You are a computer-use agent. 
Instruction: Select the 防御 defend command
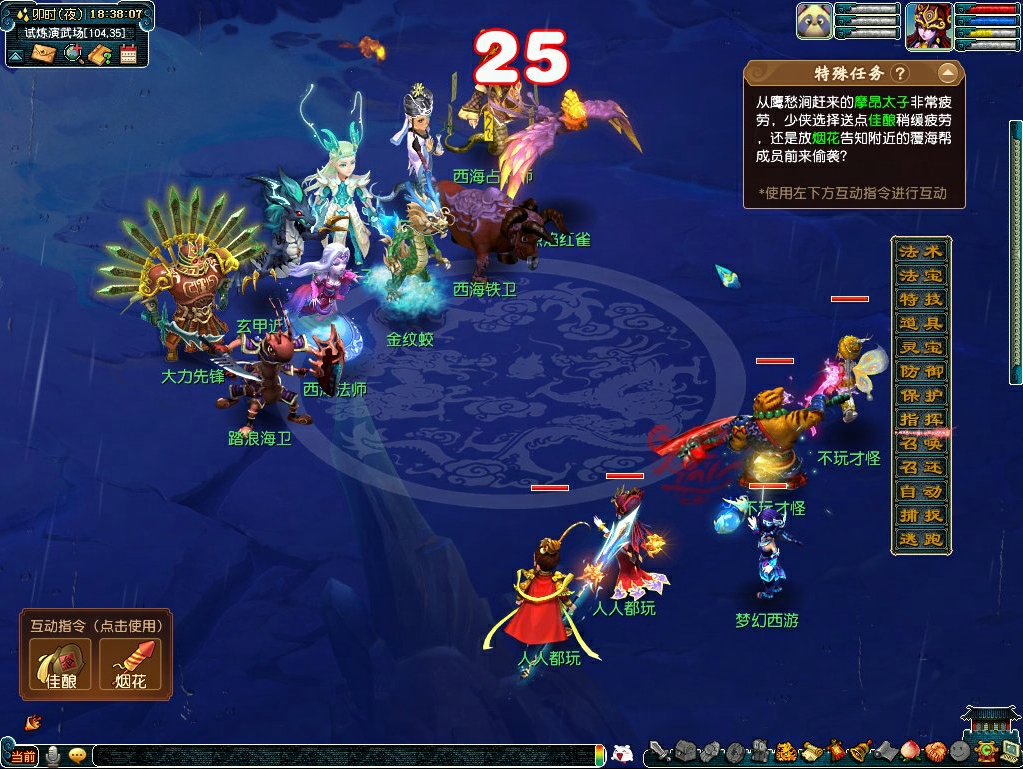coord(920,371)
